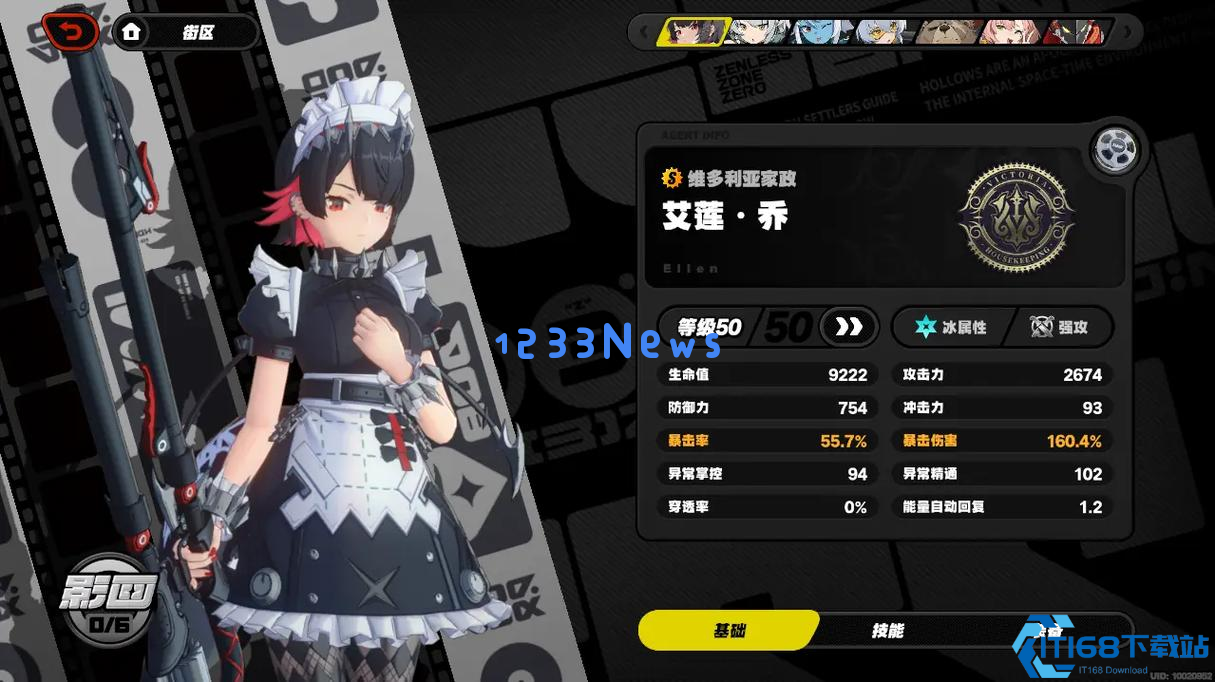Show the 强攻 attack specialty details
This screenshot has height=682, width=1215.
pyautogui.click(x=1060, y=327)
